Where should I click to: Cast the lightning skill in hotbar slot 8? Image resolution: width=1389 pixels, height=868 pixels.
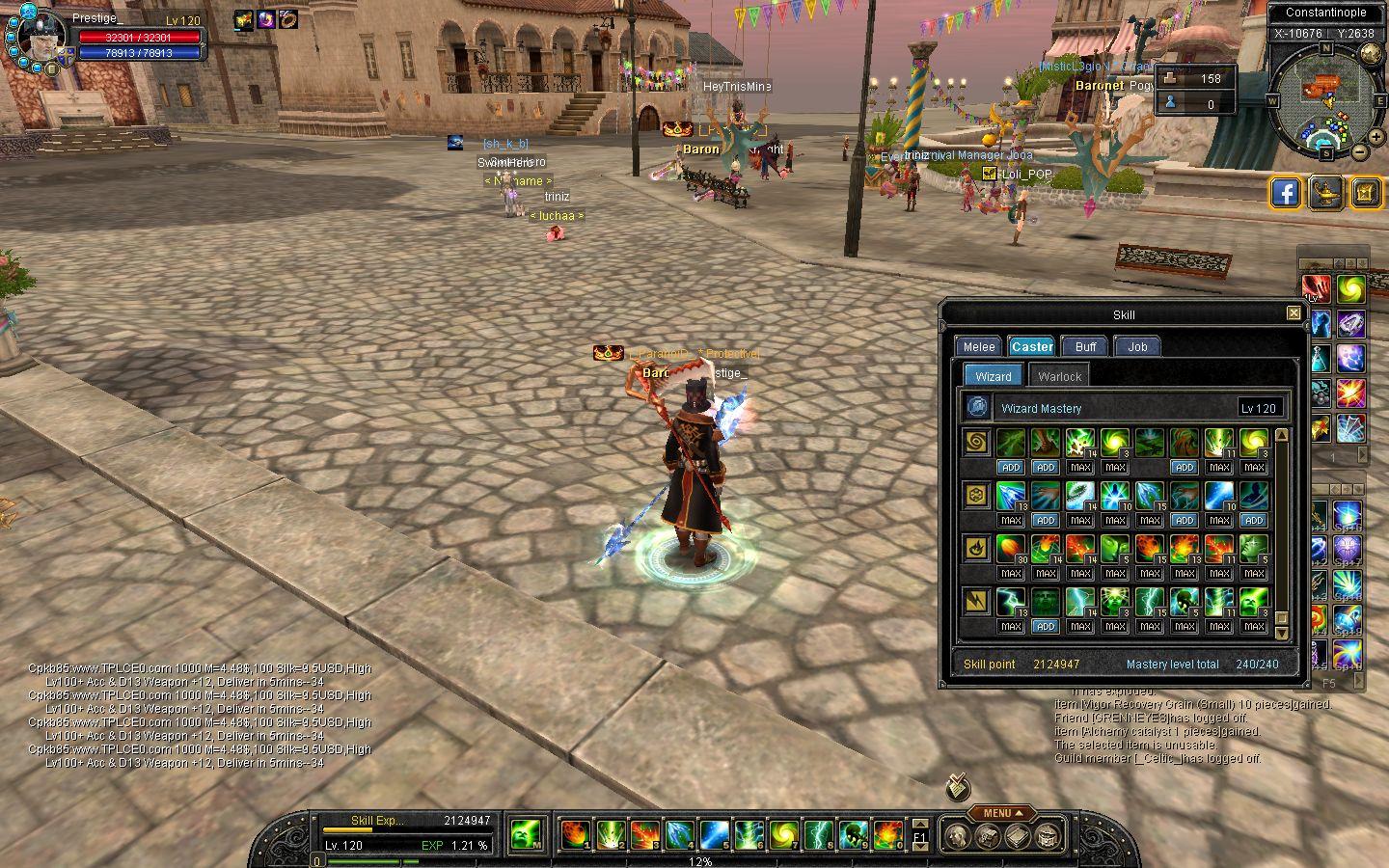[x=818, y=834]
